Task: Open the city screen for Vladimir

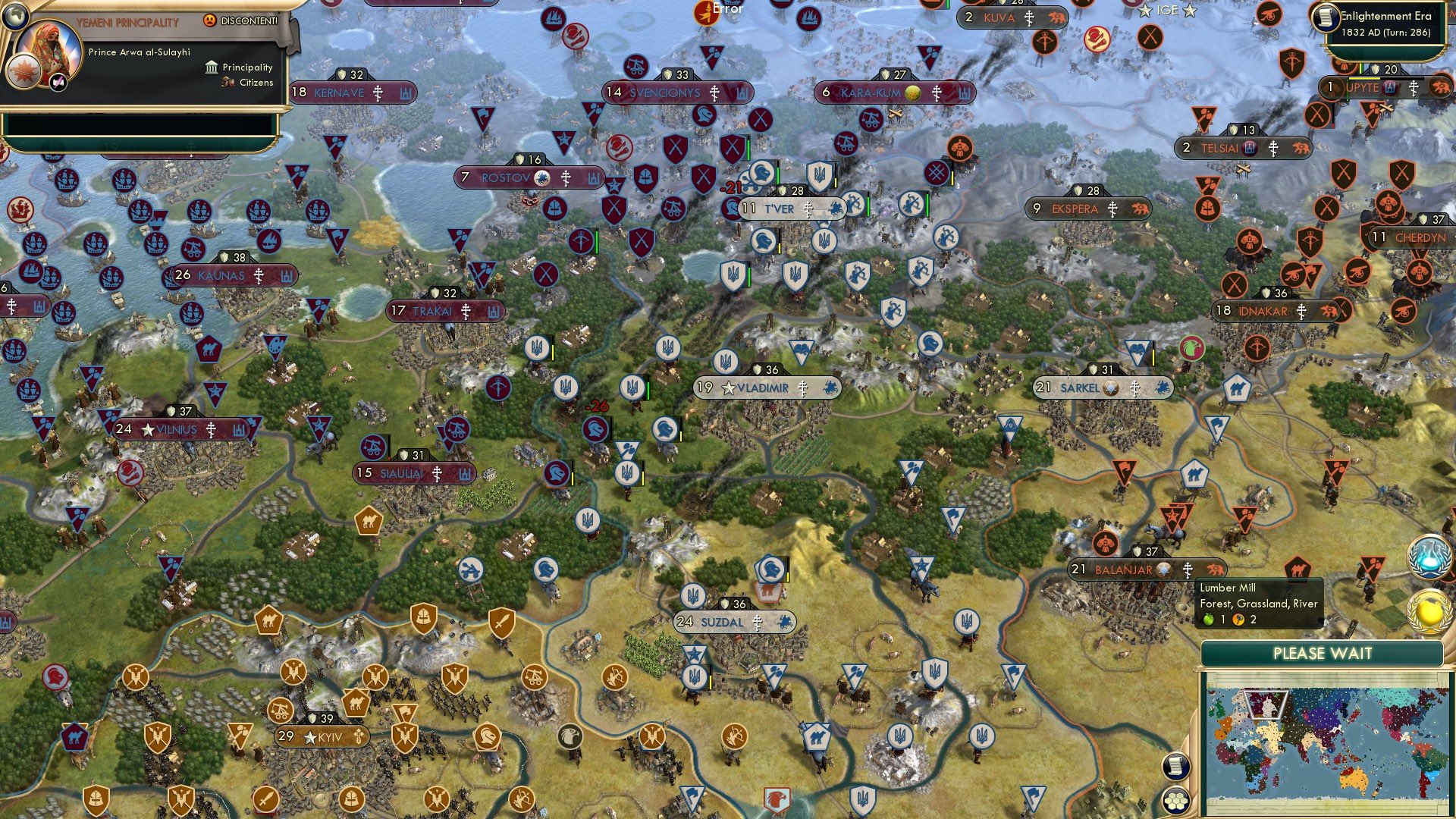Action: pos(751,388)
